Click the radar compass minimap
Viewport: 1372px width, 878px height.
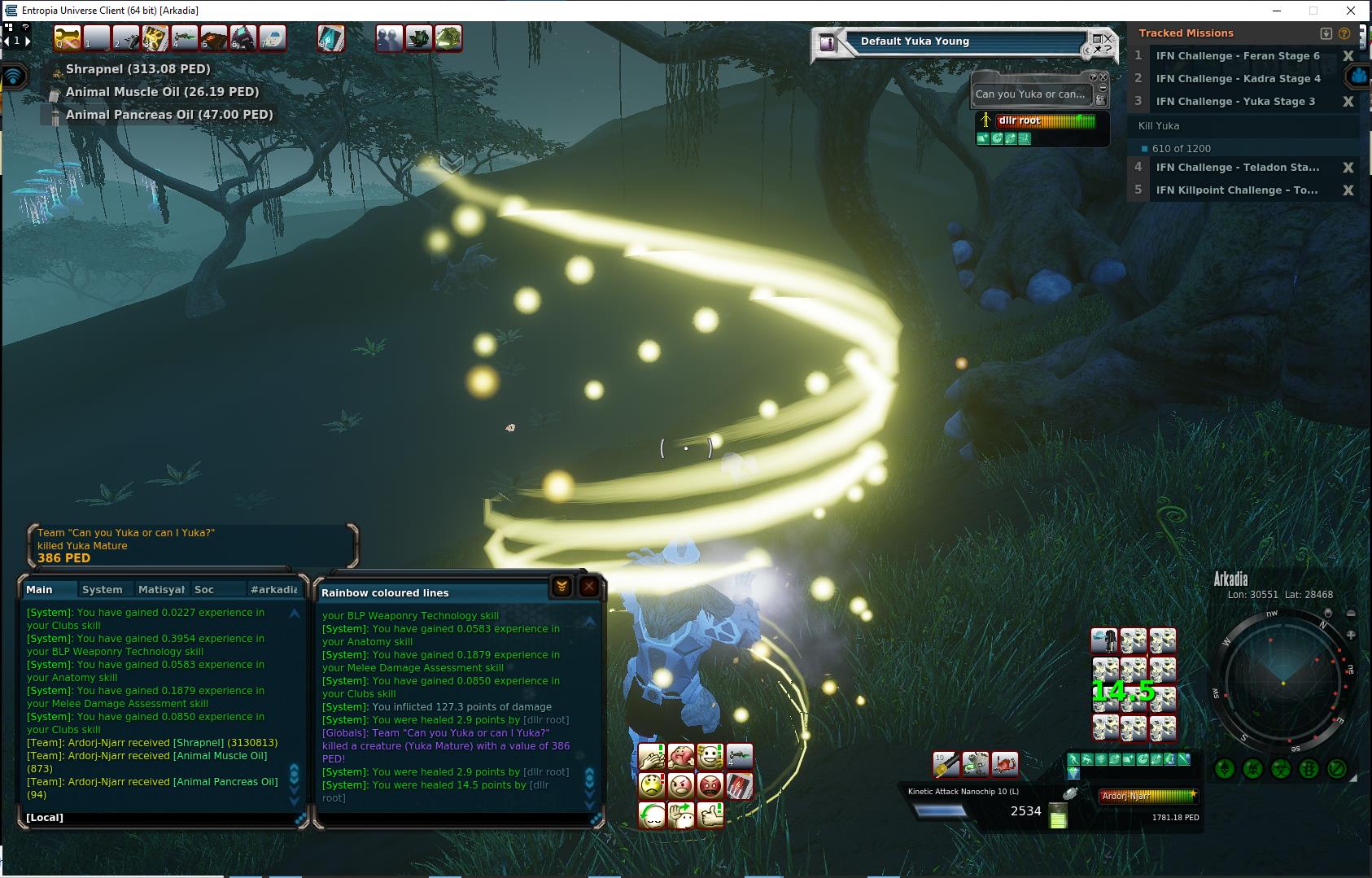point(1284,682)
